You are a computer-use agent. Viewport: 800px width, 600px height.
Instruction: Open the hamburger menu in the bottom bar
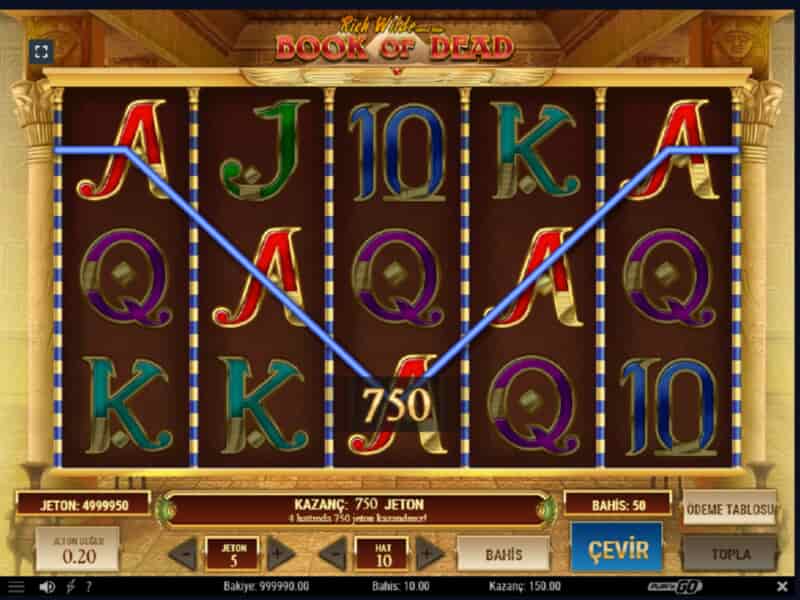[x=16, y=586]
